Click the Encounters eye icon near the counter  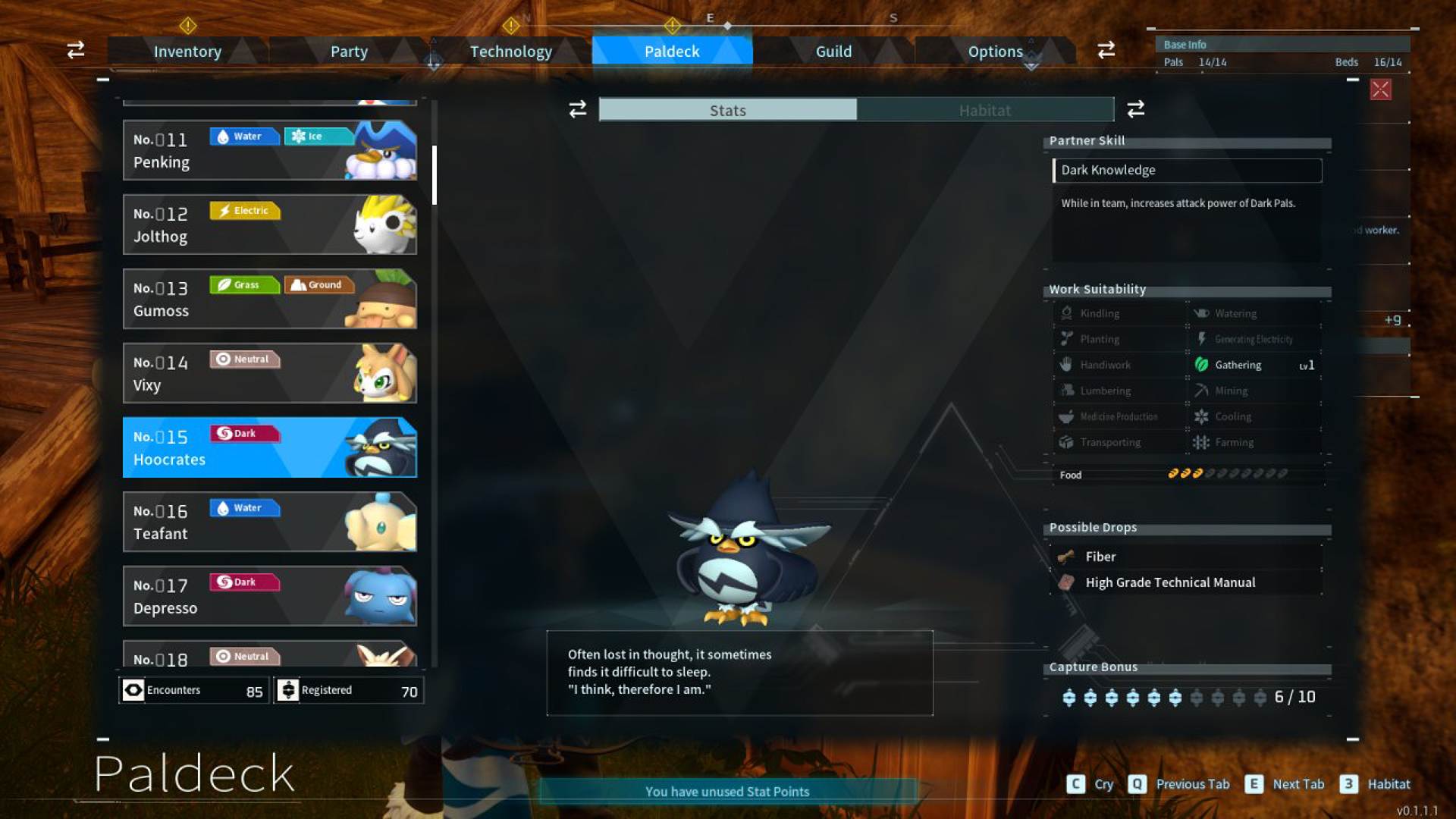coord(133,689)
